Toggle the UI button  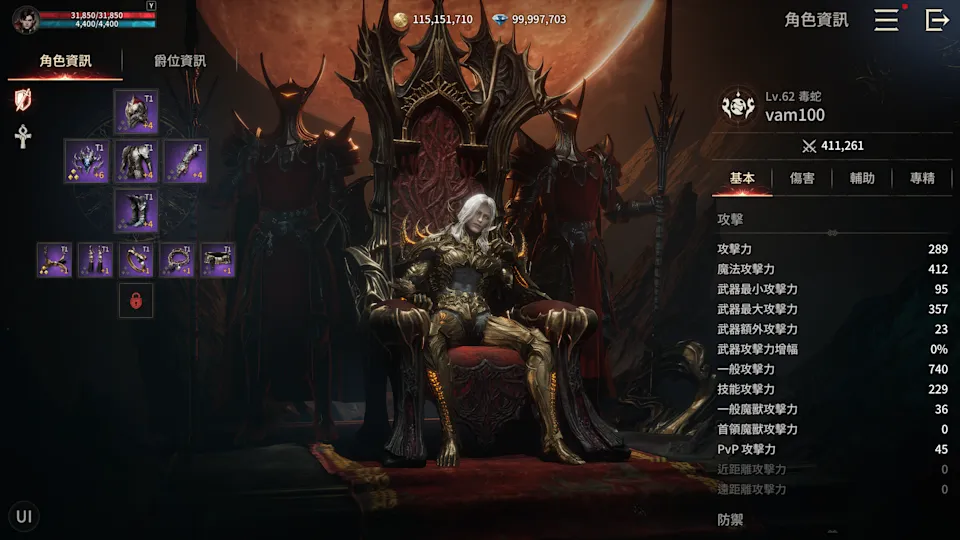(x=24, y=516)
